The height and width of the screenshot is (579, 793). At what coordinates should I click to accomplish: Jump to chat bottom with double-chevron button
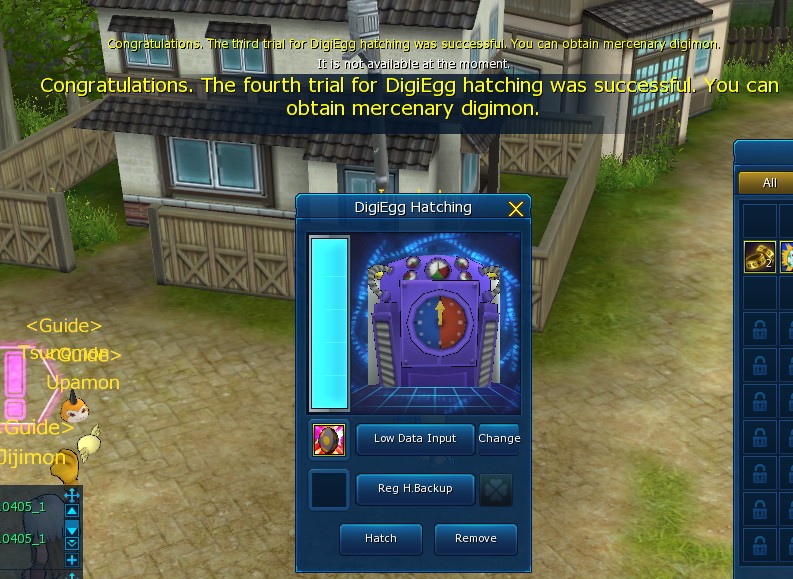tap(72, 543)
